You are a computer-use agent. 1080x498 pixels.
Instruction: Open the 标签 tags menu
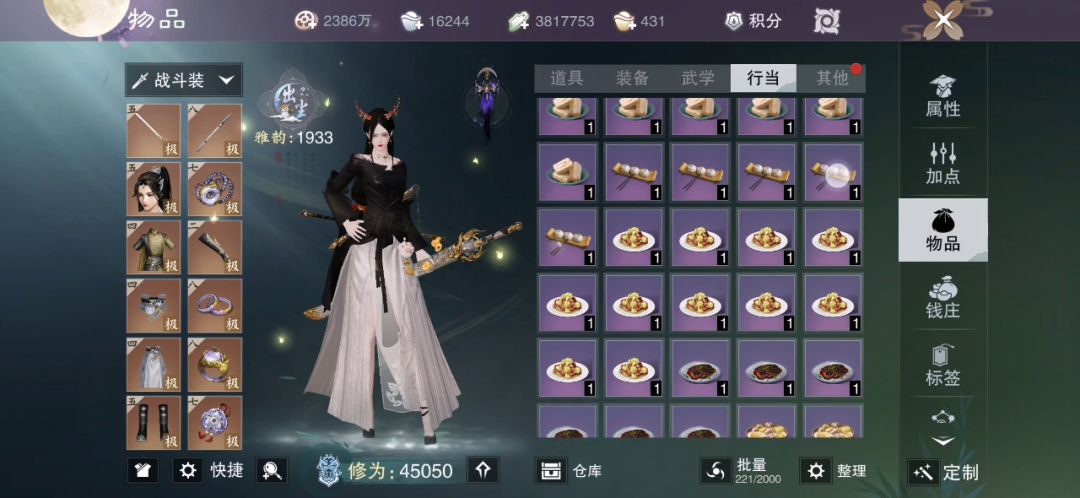pos(943,365)
